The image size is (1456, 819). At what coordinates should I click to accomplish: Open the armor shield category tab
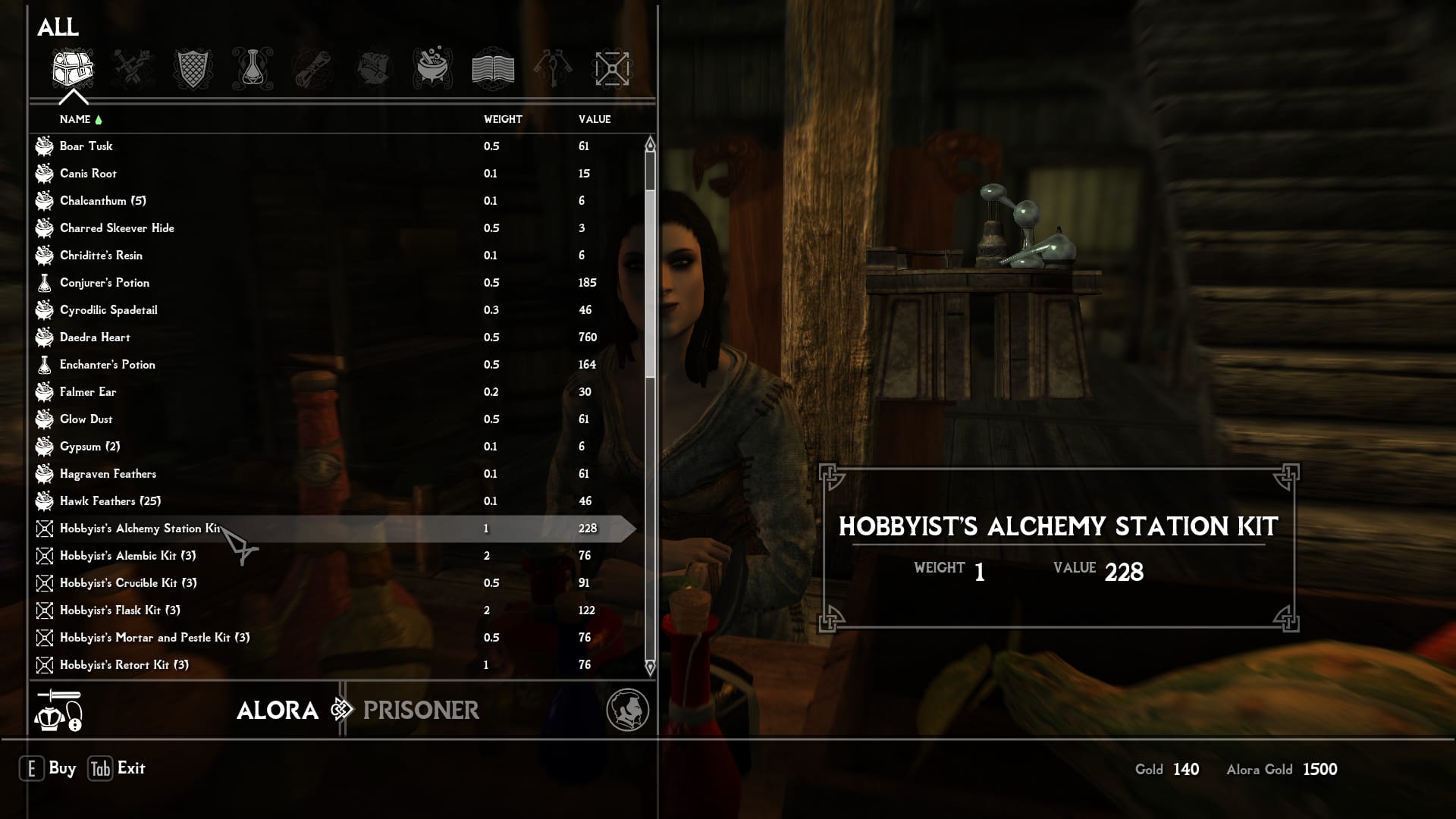coord(193,69)
